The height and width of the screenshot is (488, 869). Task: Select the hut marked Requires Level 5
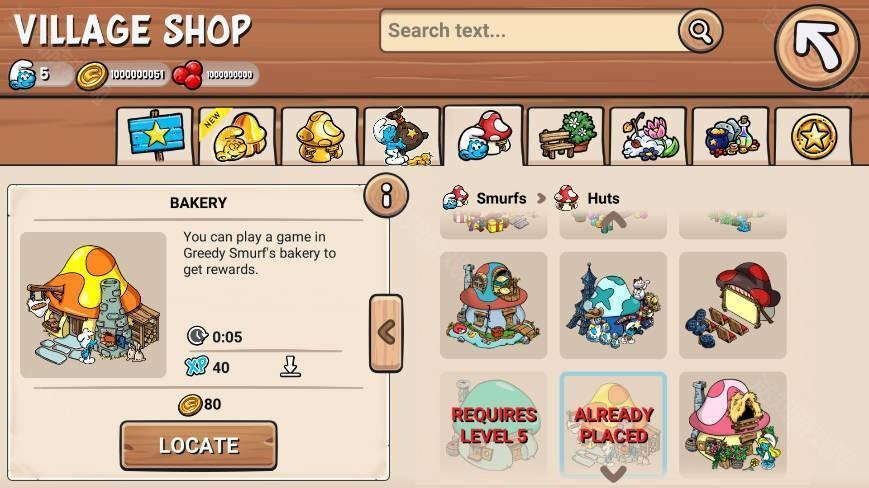pyautogui.click(x=493, y=425)
